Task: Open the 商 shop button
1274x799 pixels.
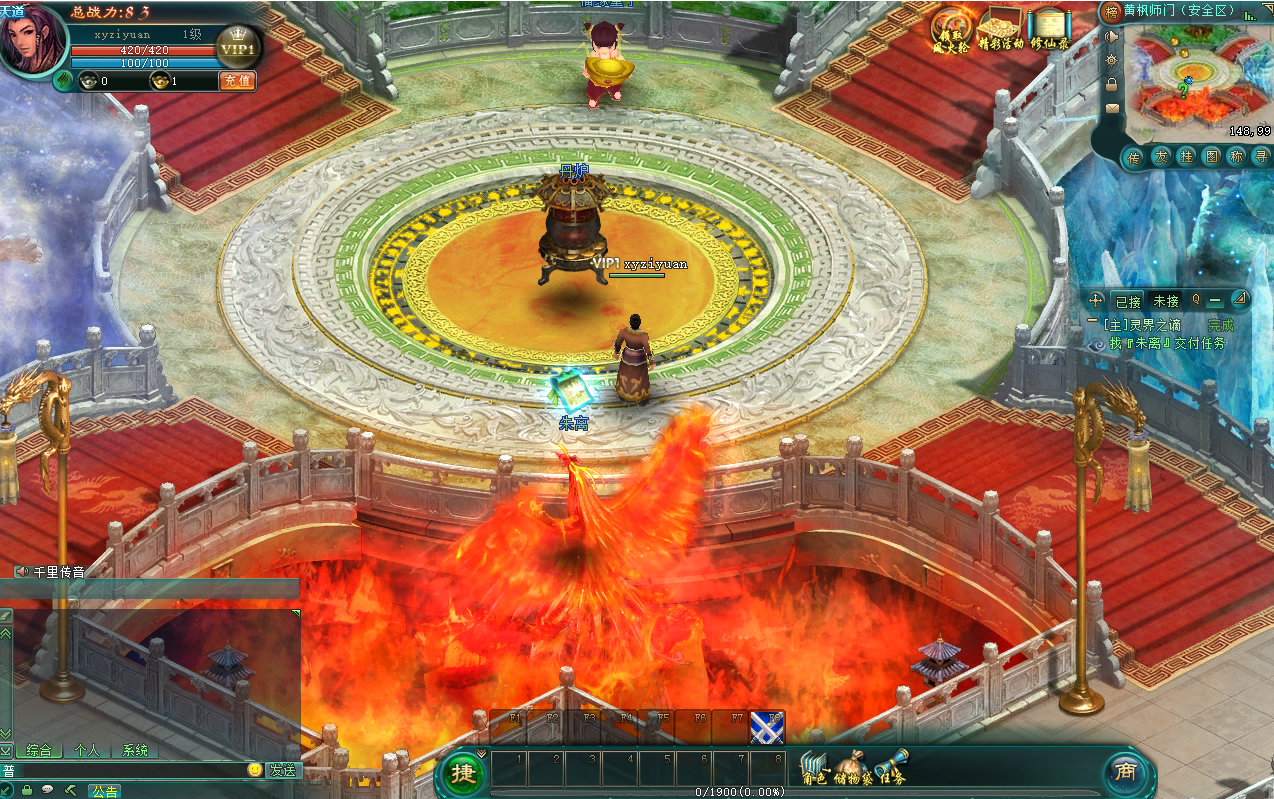Action: pos(1126,772)
